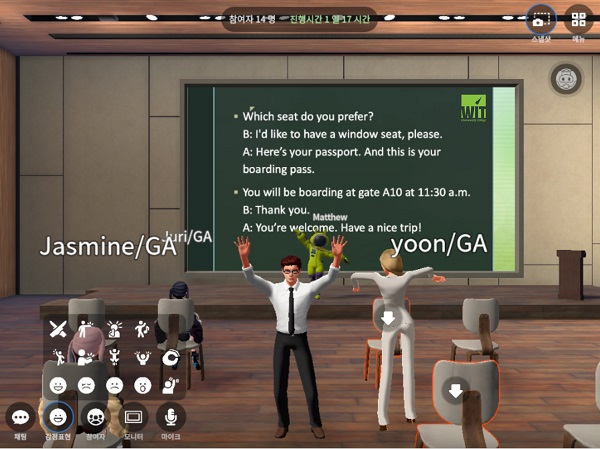Toggle the emotion expression (감정표현) panel

58,417
